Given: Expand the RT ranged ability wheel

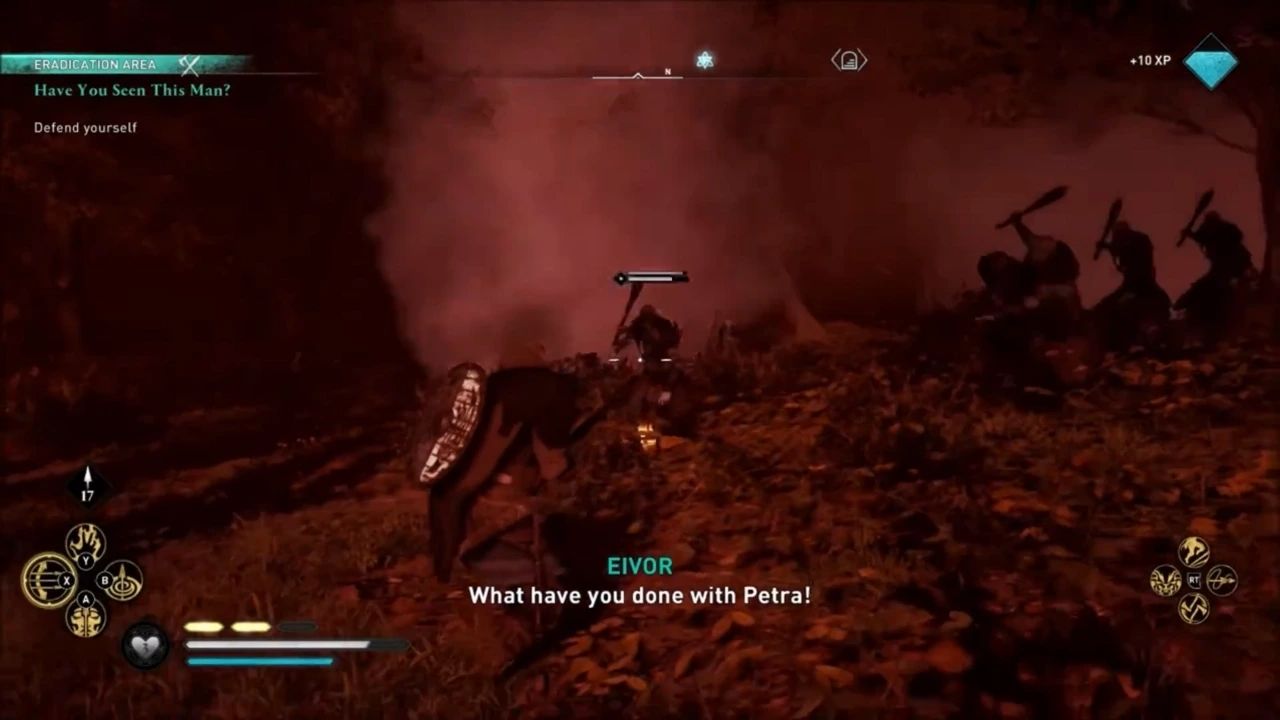Looking at the screenshot, I should pyautogui.click(x=1194, y=579).
